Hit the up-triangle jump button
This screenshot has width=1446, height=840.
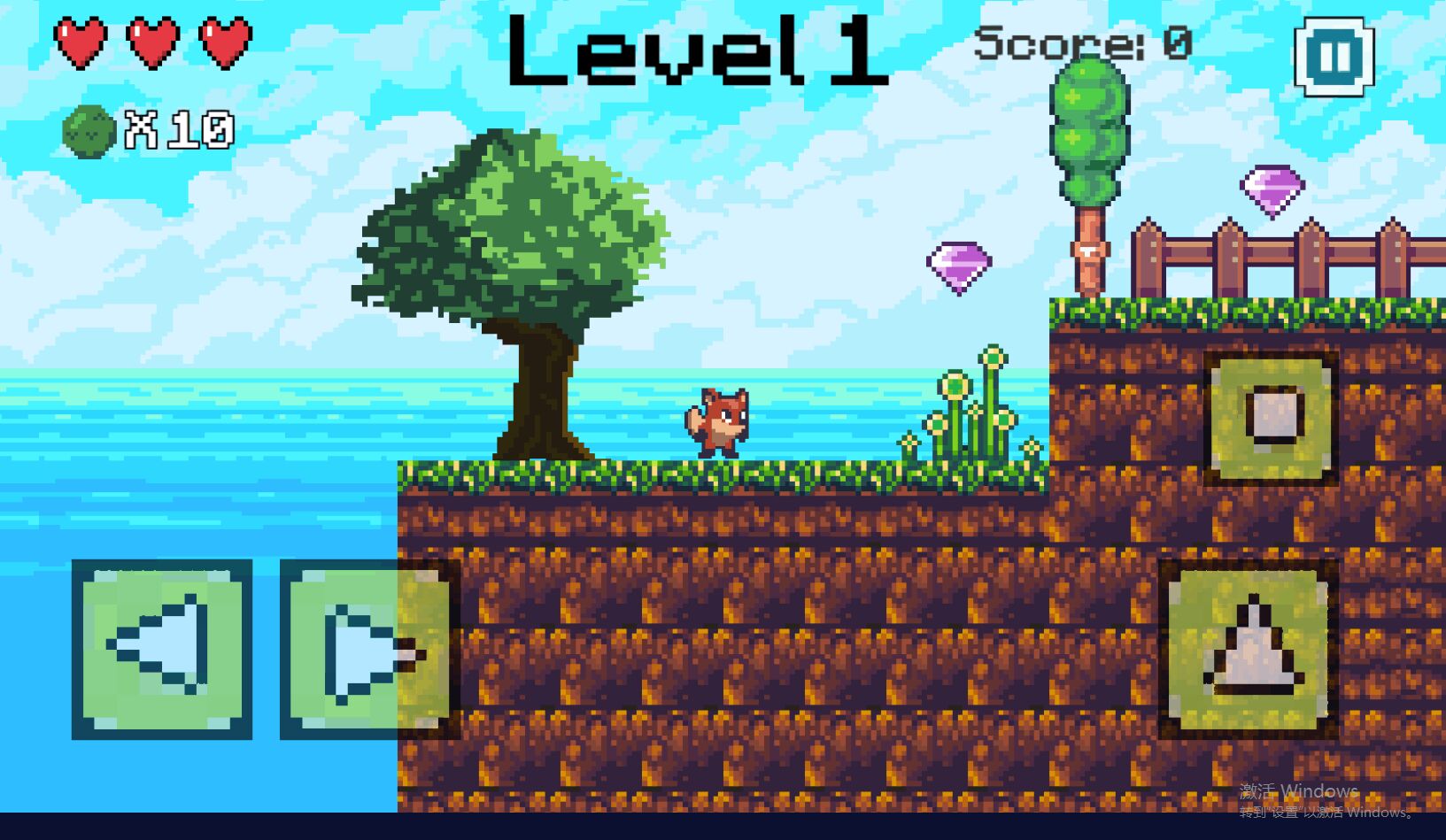(x=1249, y=649)
